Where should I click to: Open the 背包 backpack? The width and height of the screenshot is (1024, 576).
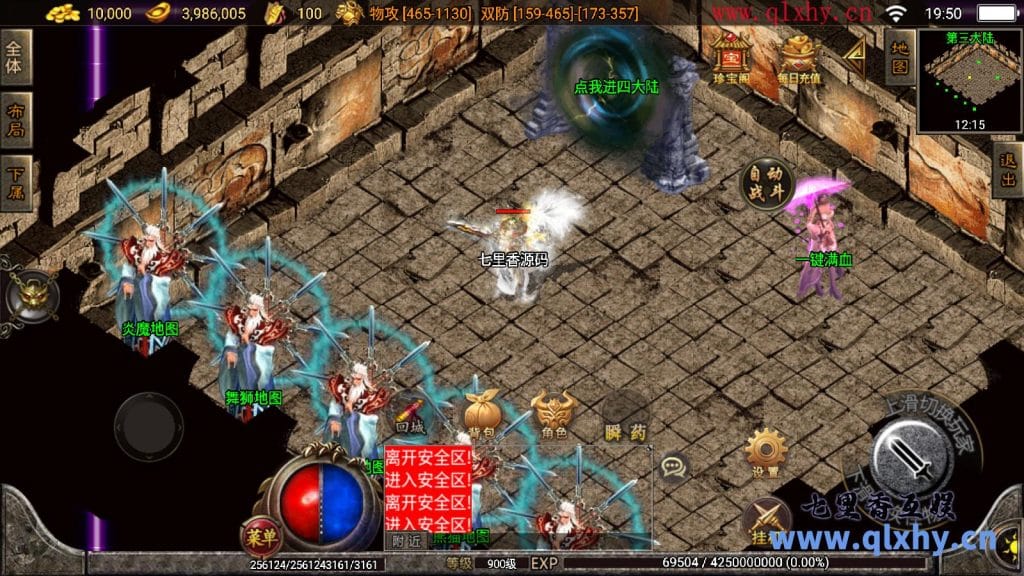click(x=481, y=413)
